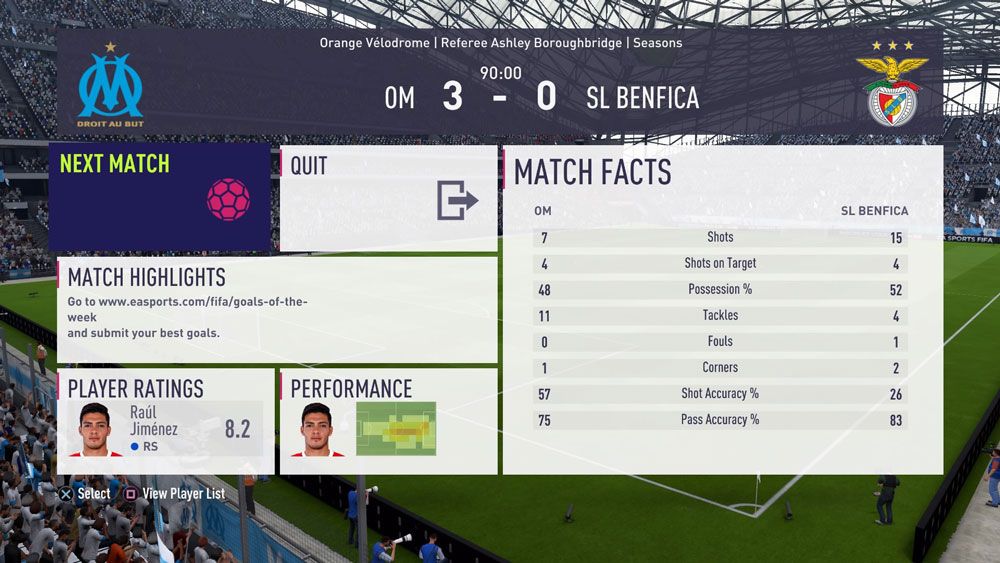Choose the Quit tile

click(x=388, y=198)
